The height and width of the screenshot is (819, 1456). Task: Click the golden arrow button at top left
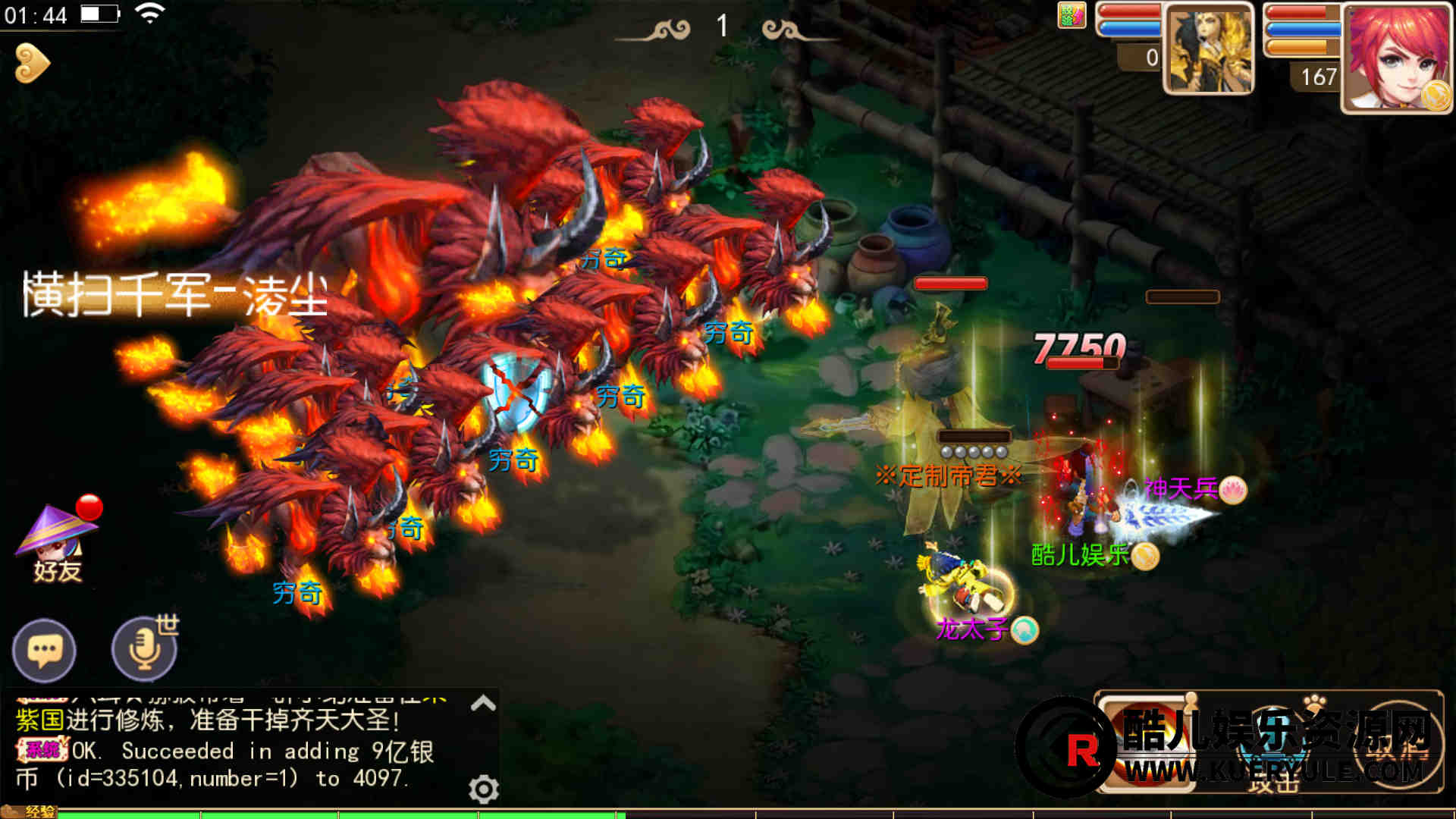[32, 63]
